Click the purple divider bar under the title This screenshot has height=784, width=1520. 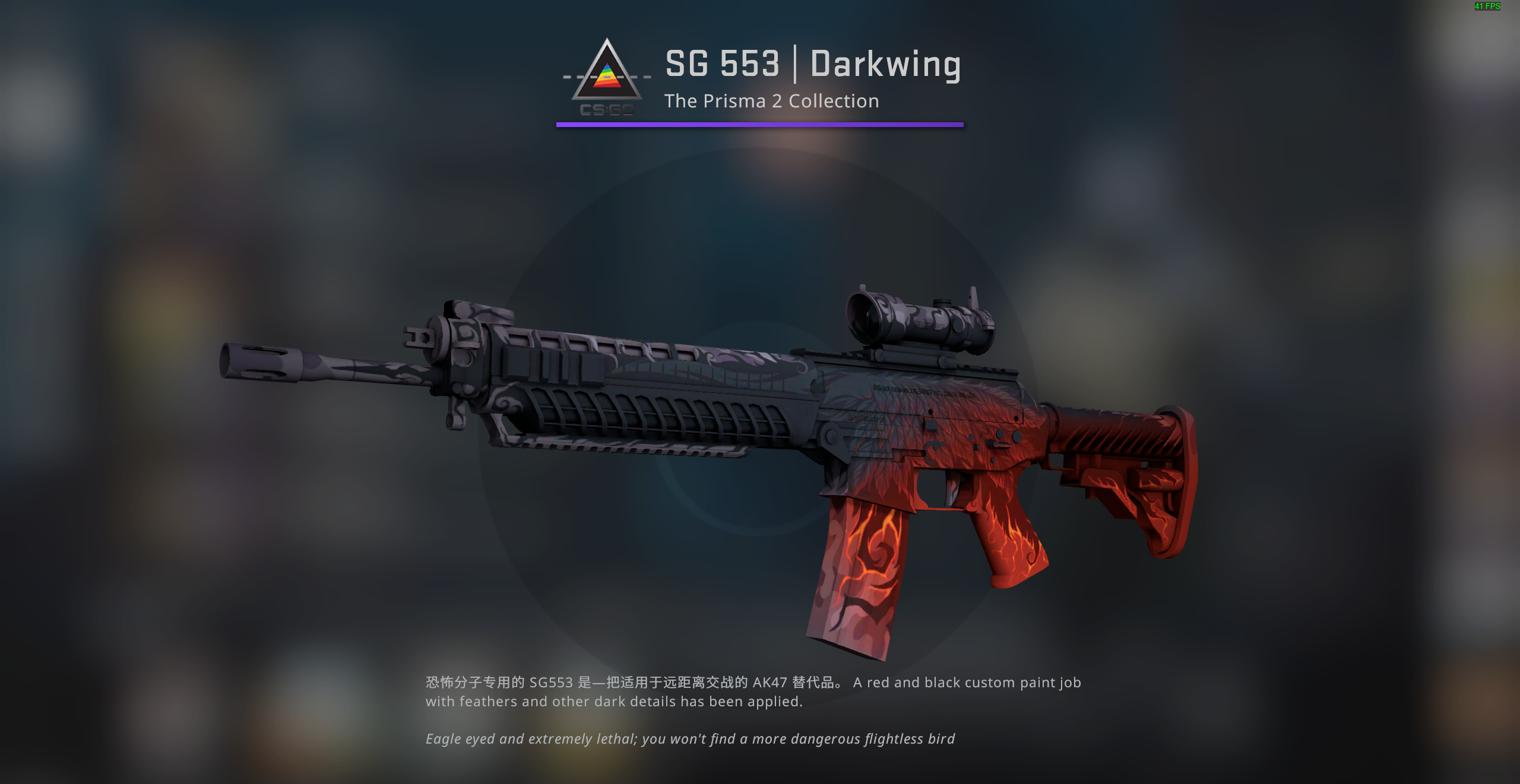point(759,125)
